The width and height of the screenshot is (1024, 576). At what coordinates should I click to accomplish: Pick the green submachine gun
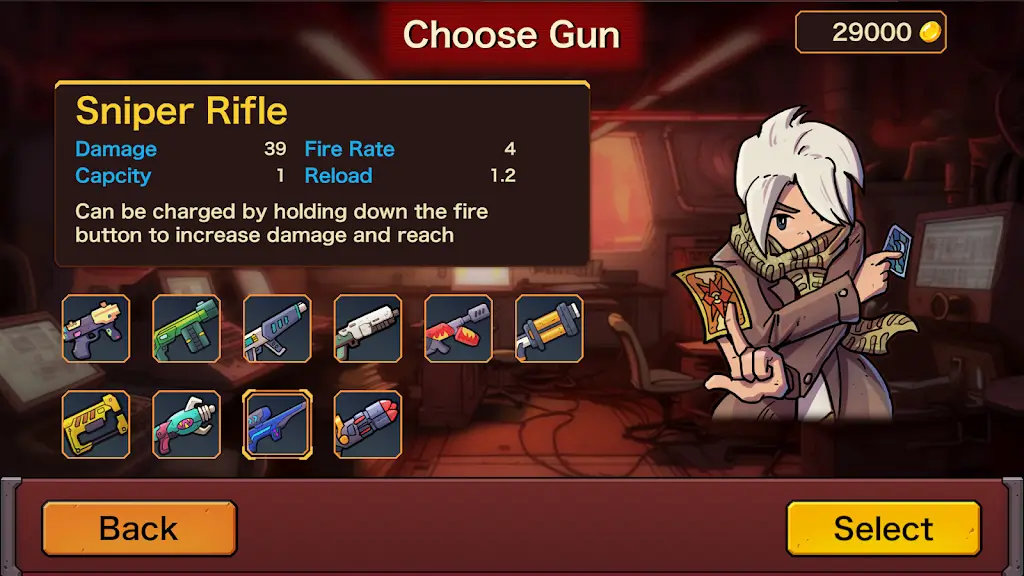tap(187, 328)
